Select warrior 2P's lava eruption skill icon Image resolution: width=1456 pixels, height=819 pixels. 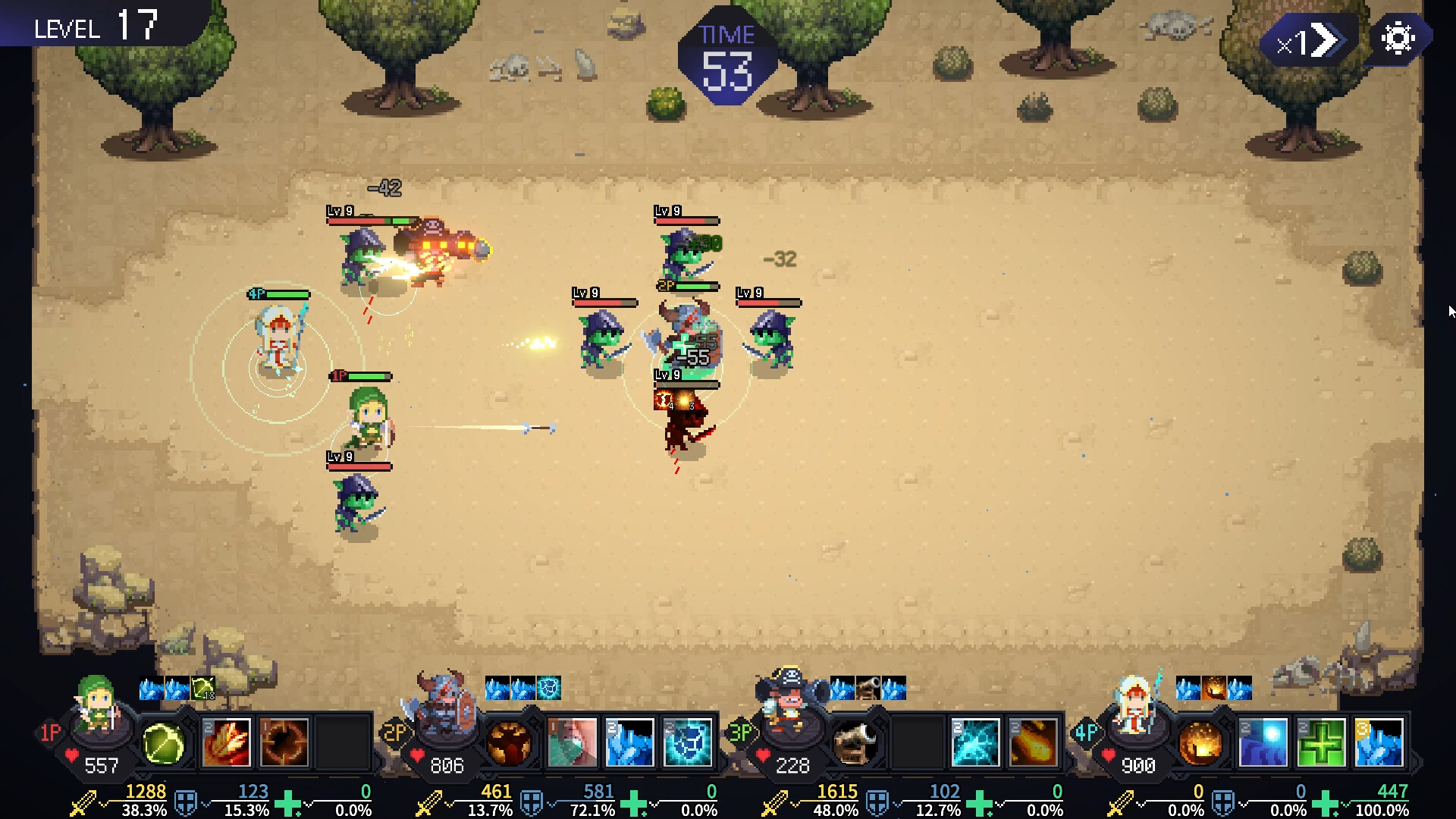[510, 743]
